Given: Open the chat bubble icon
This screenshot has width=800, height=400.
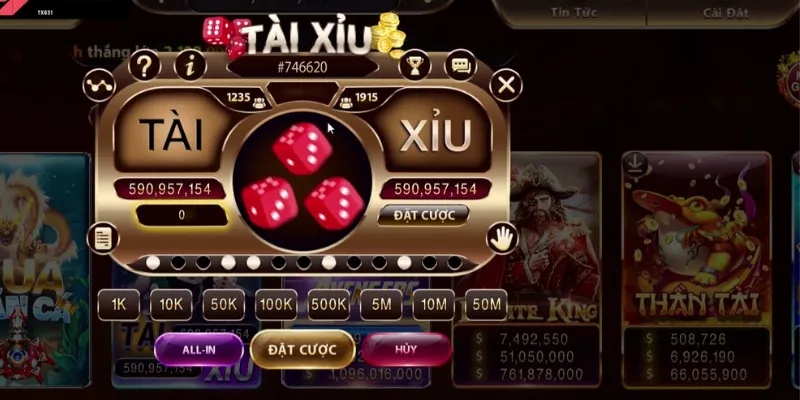Looking at the screenshot, I should 460,67.
